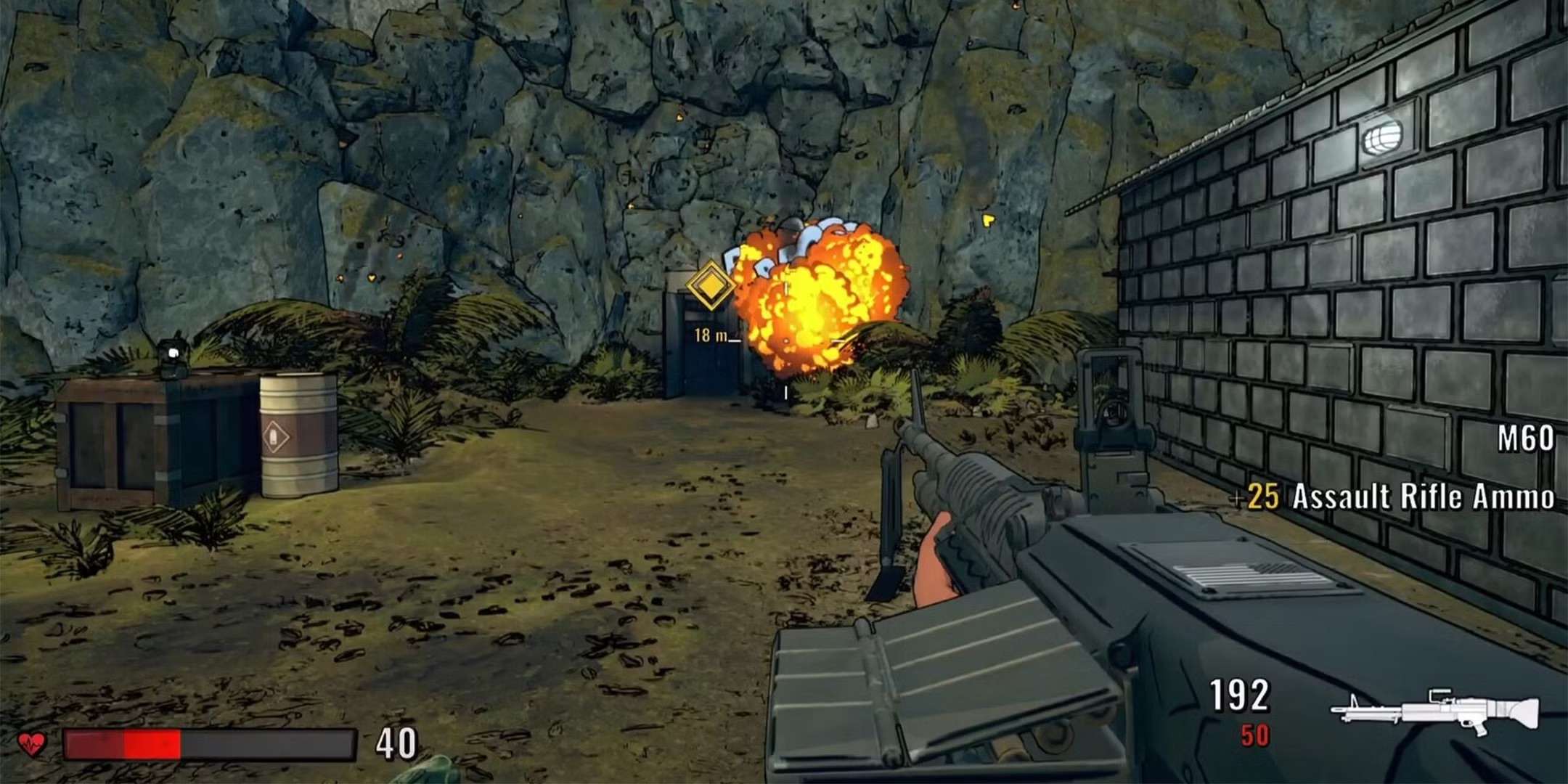Select the M60 weapon silhouette icon
The width and height of the screenshot is (1568, 784).
[x=1435, y=711]
